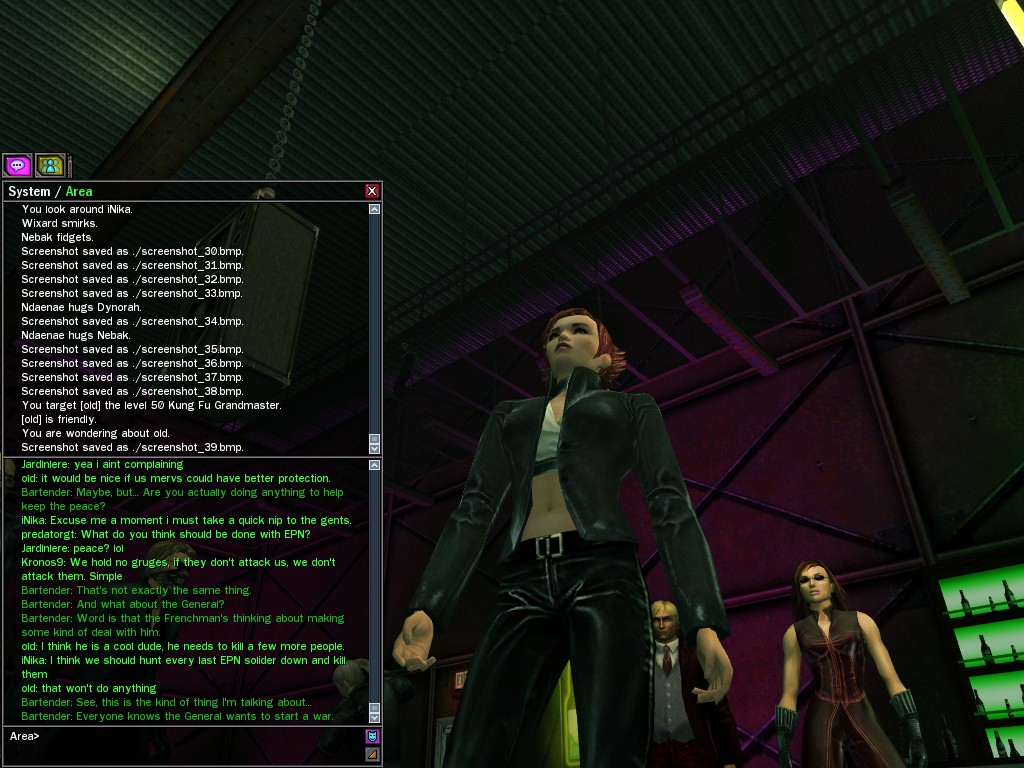Viewport: 1024px width, 768px height.
Task: Click the Area chat scroll-up arrow
Action: pyautogui.click(x=375, y=465)
